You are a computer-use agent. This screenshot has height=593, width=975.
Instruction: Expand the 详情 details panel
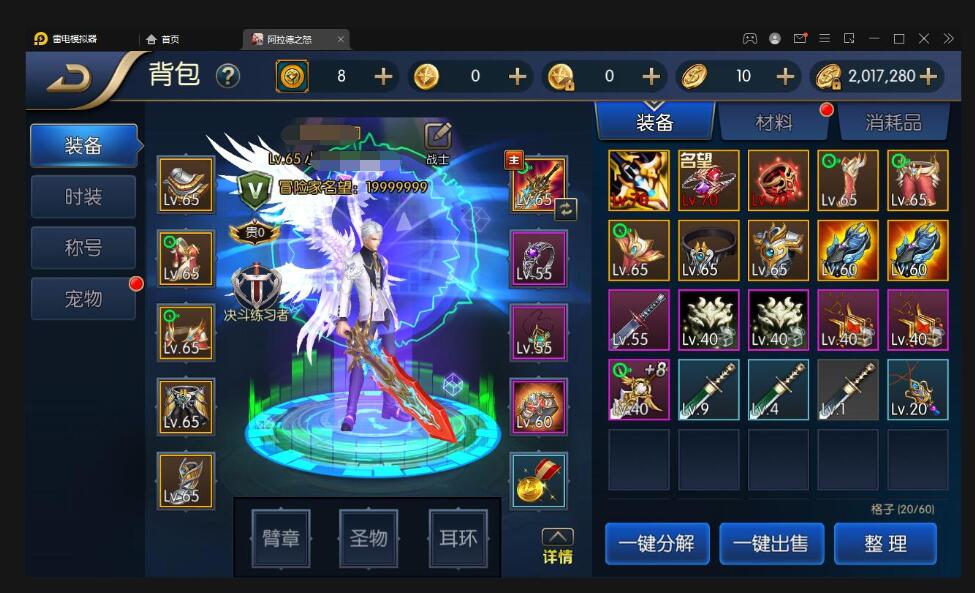pyautogui.click(x=557, y=546)
